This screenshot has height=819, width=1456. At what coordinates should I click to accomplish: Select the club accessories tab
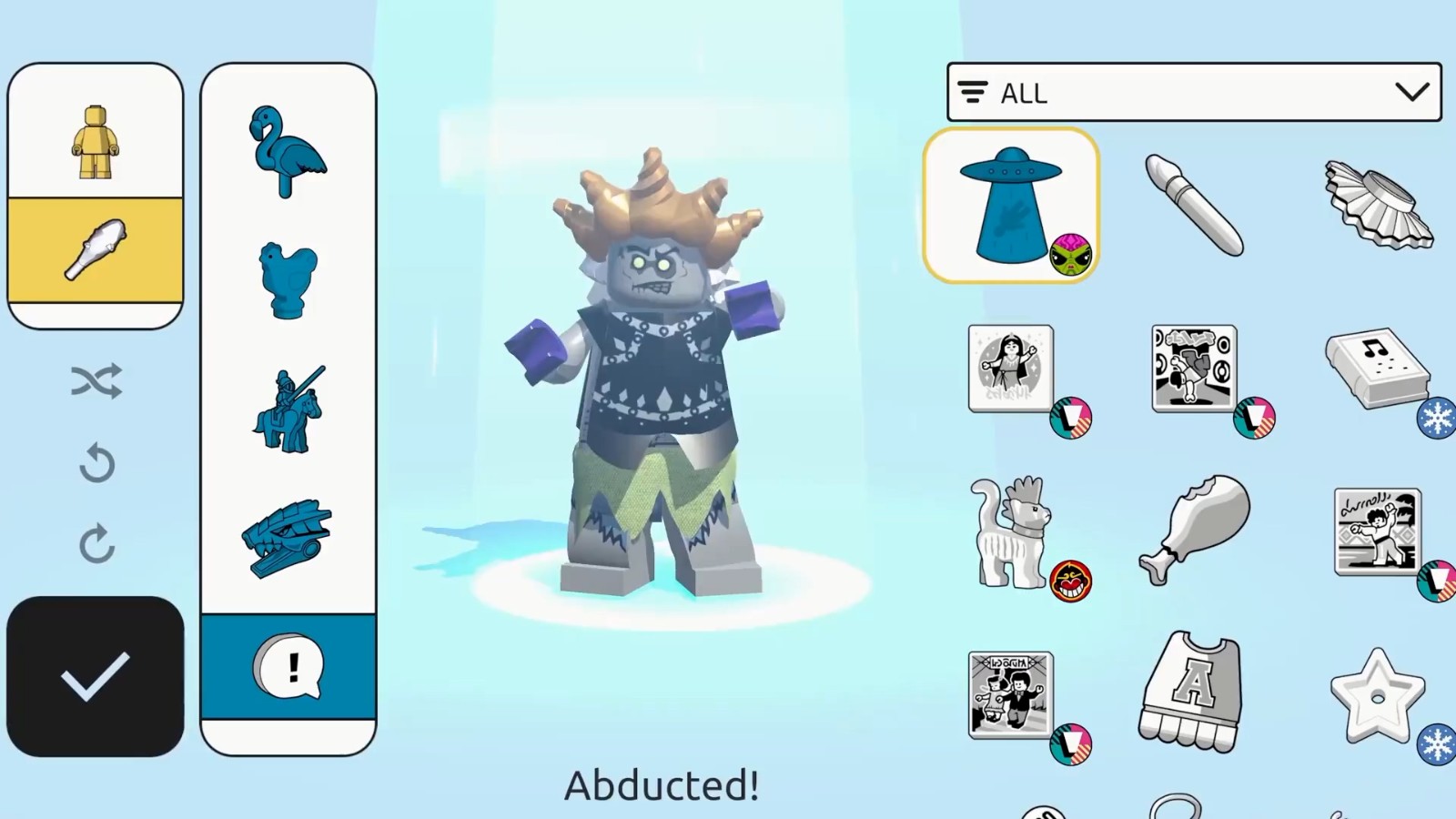[x=96, y=249]
